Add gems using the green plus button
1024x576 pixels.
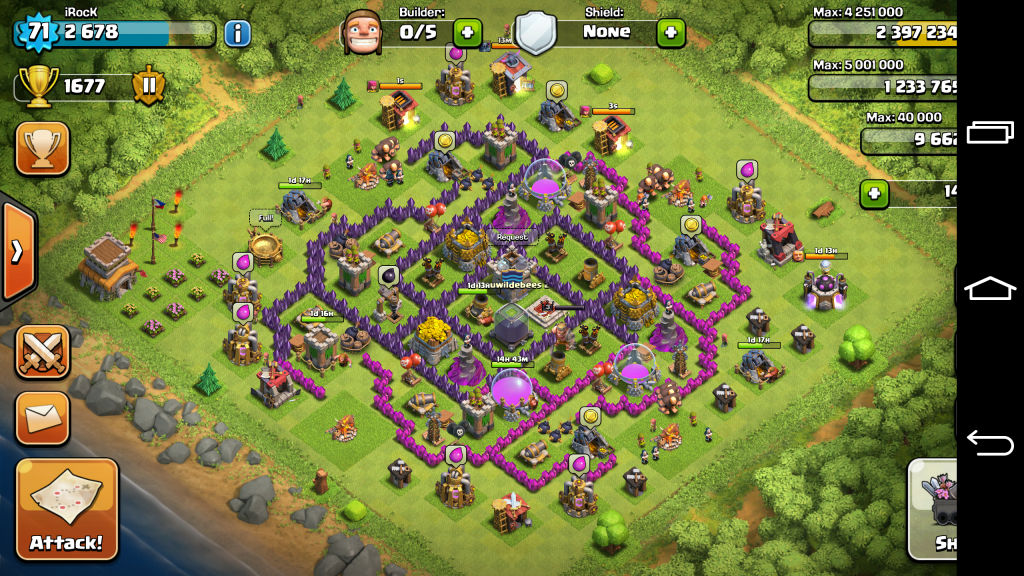[x=874, y=193]
